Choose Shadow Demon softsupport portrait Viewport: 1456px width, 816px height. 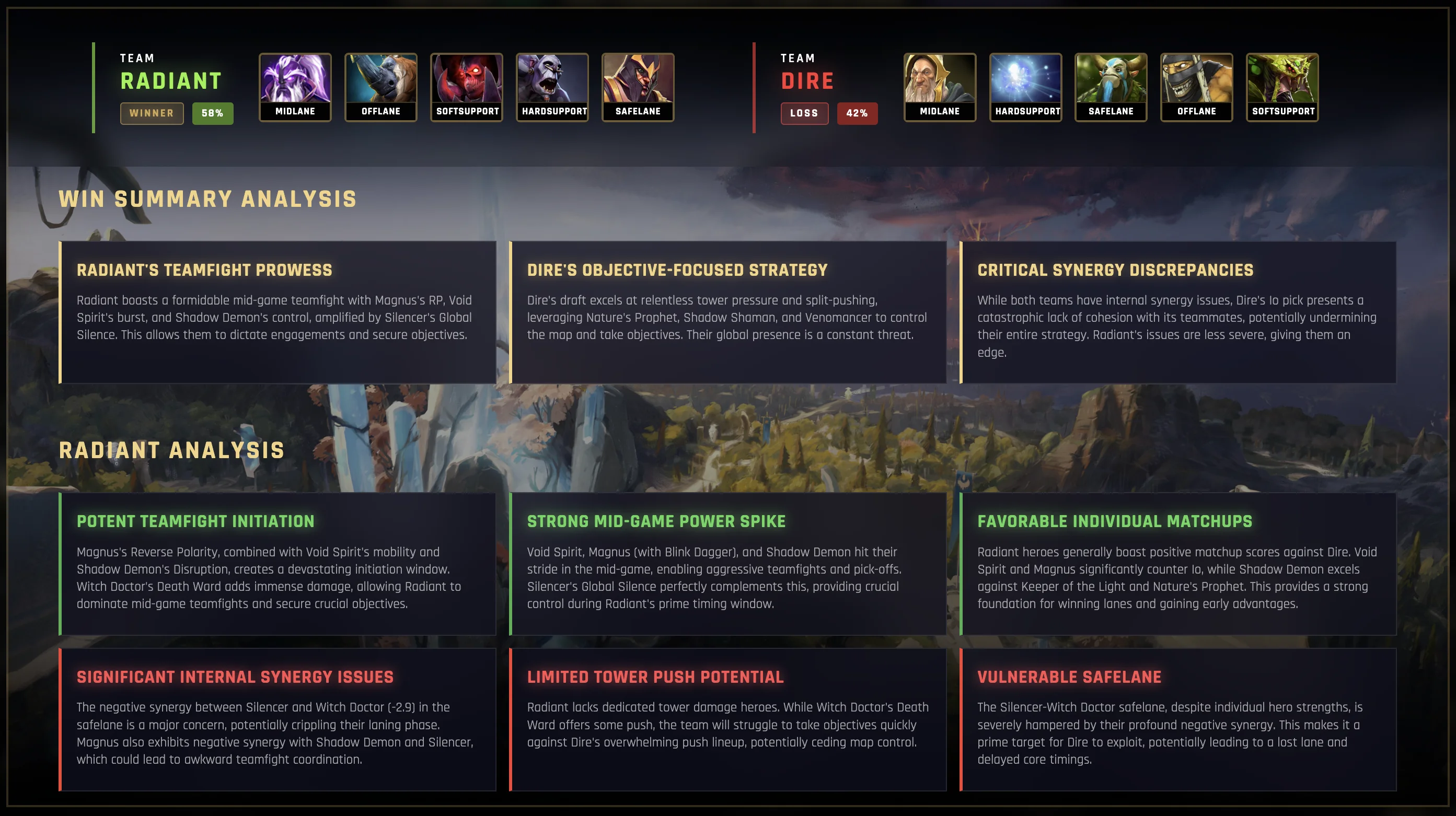click(467, 87)
